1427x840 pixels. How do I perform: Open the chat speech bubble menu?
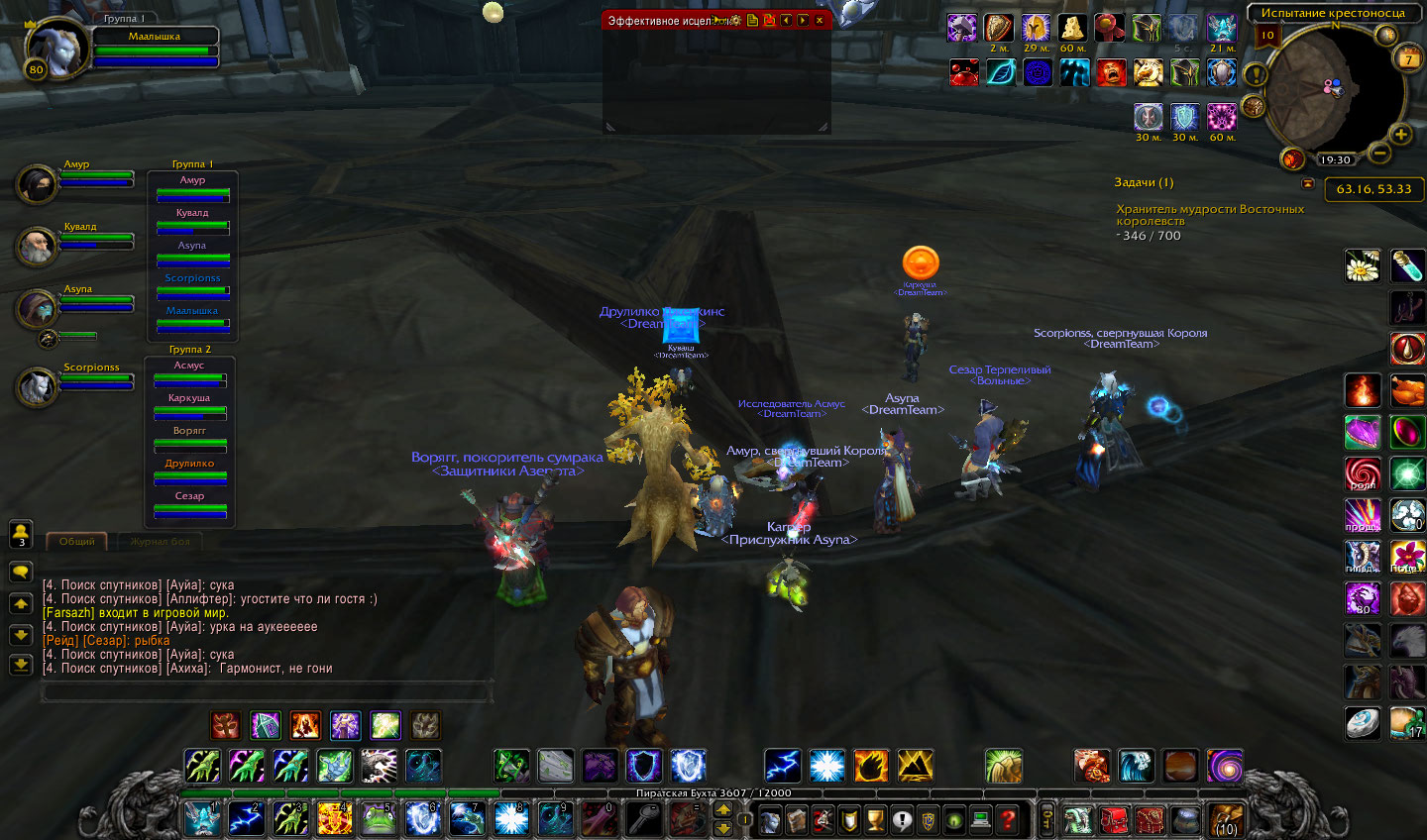21,573
